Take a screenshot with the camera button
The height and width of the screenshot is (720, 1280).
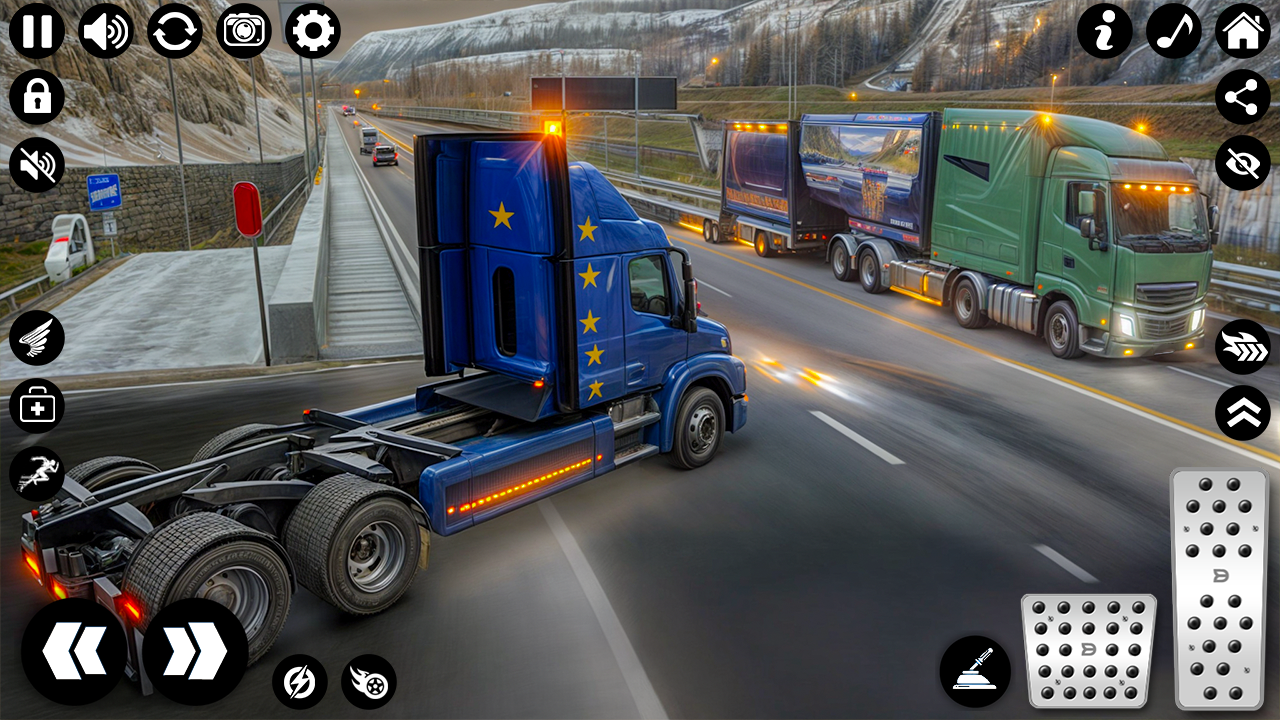pyautogui.click(x=244, y=31)
